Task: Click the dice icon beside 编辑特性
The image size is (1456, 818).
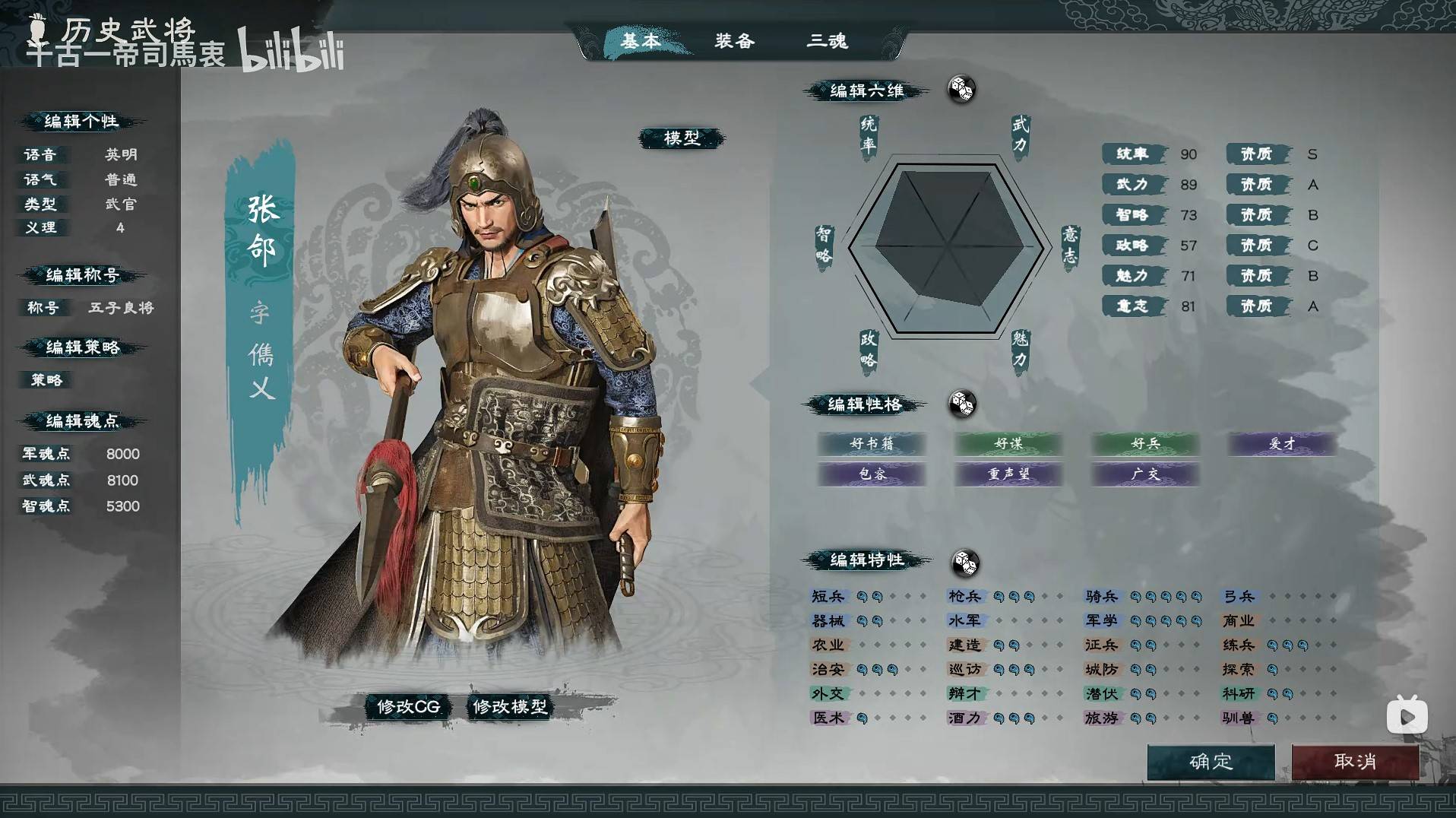Action: pos(965,563)
